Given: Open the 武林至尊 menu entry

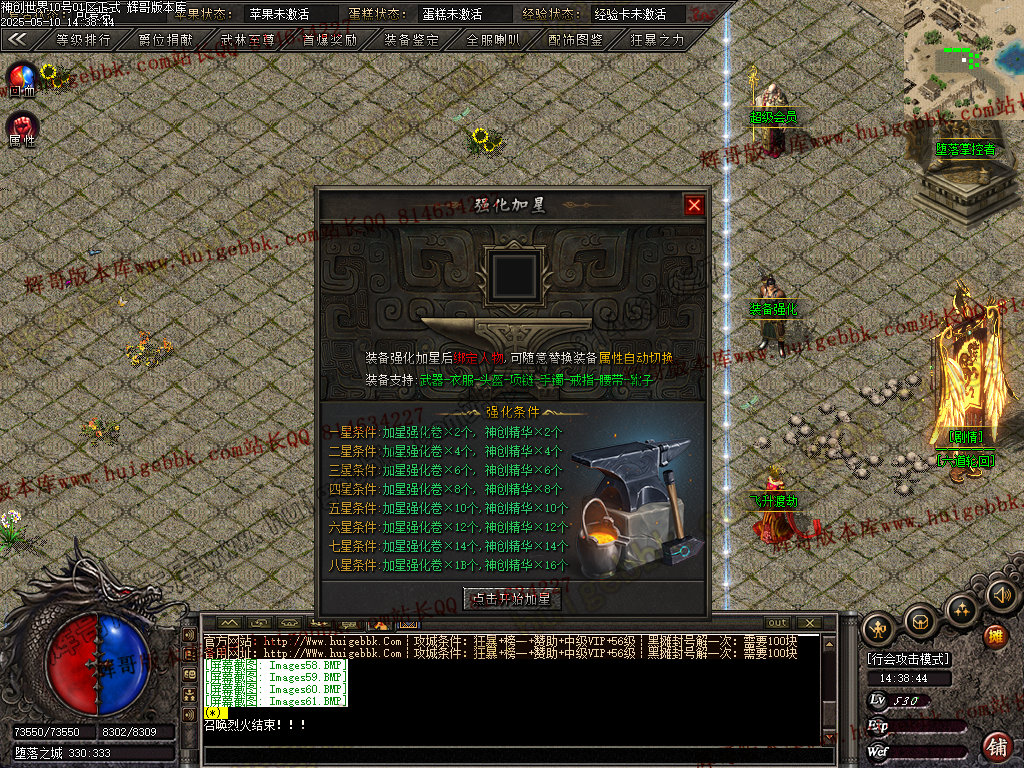Looking at the screenshot, I should point(248,40).
